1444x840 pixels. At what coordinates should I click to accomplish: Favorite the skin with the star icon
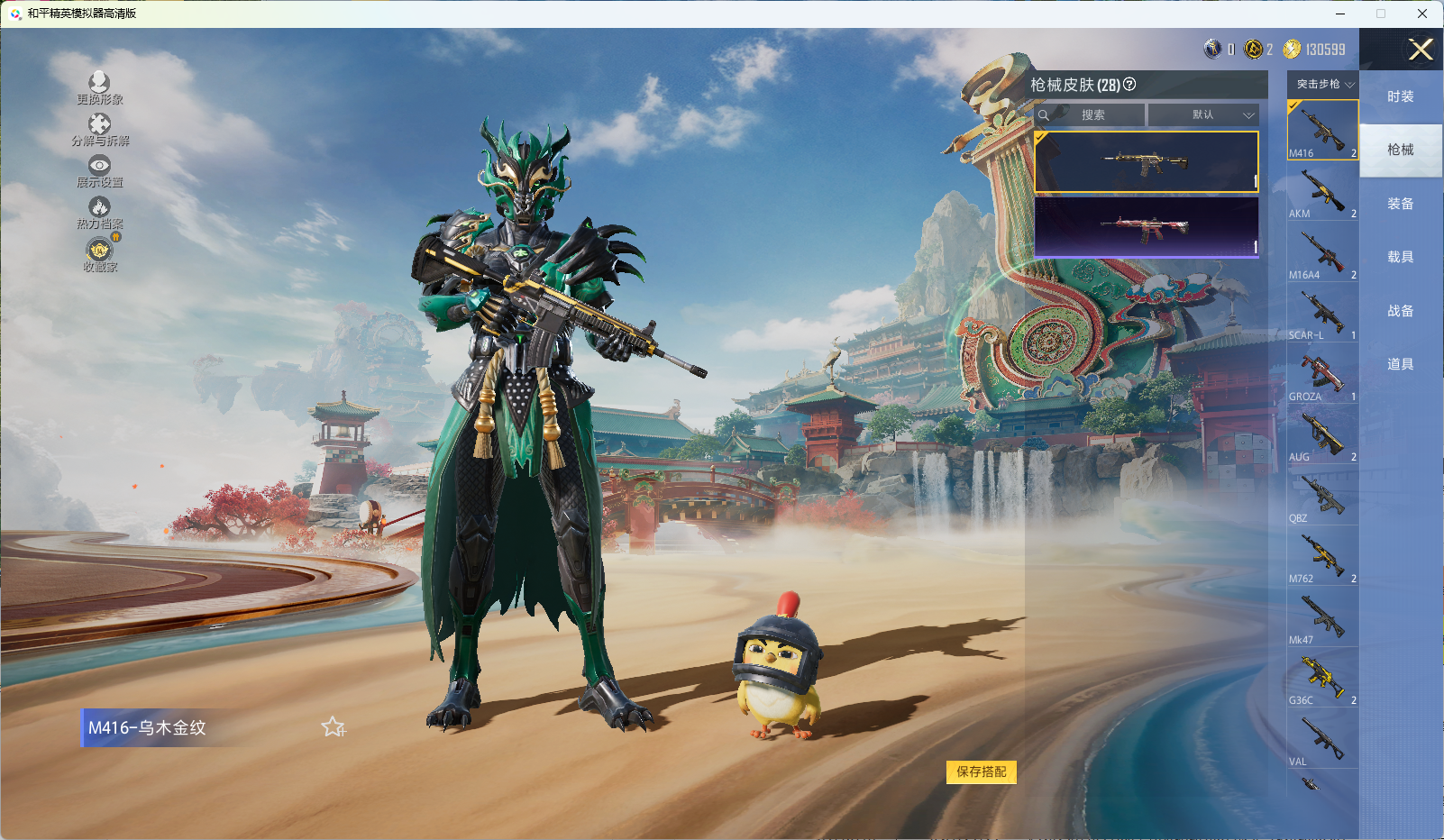[333, 726]
